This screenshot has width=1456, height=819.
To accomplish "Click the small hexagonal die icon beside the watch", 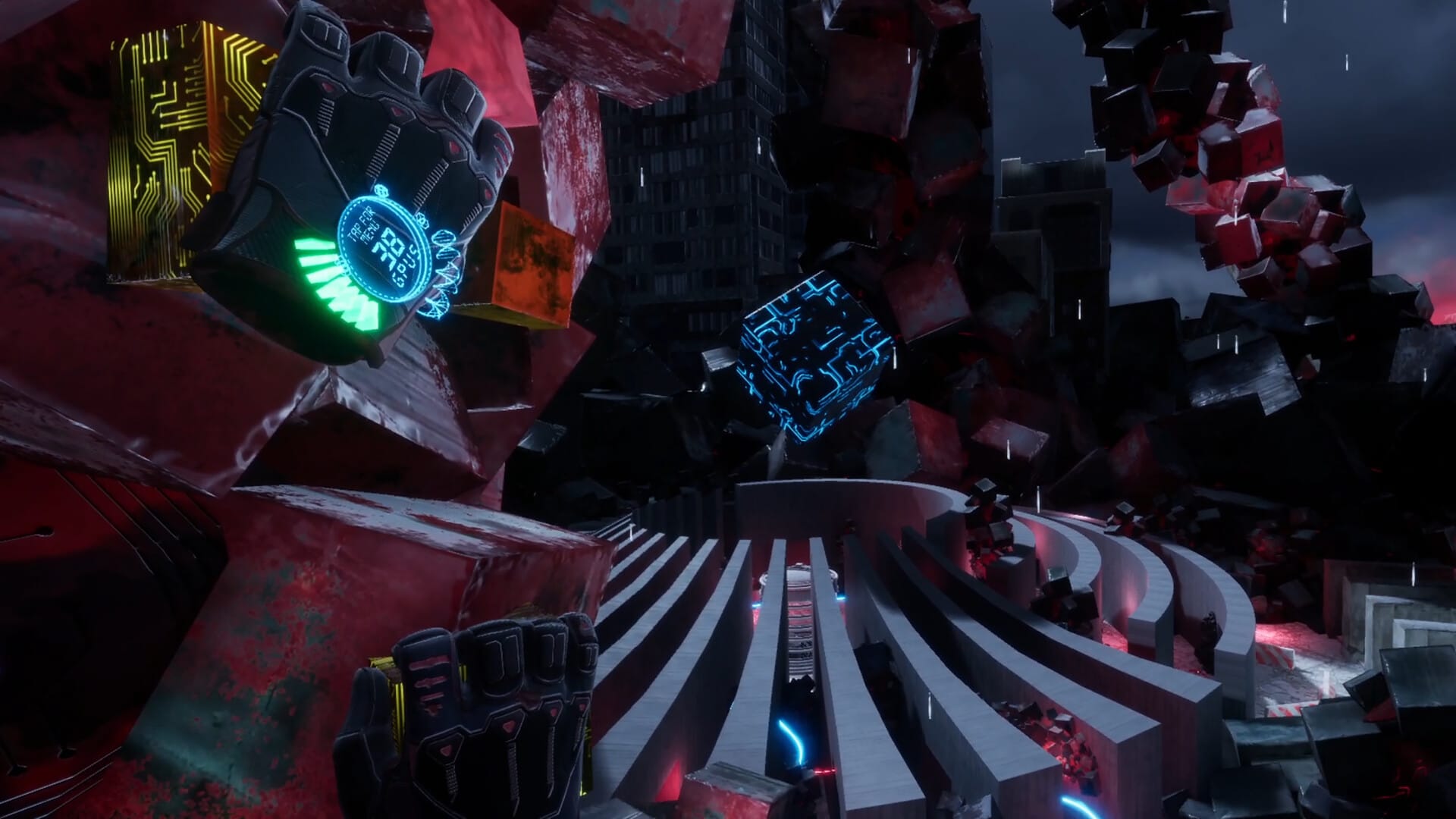I will coord(422,221).
